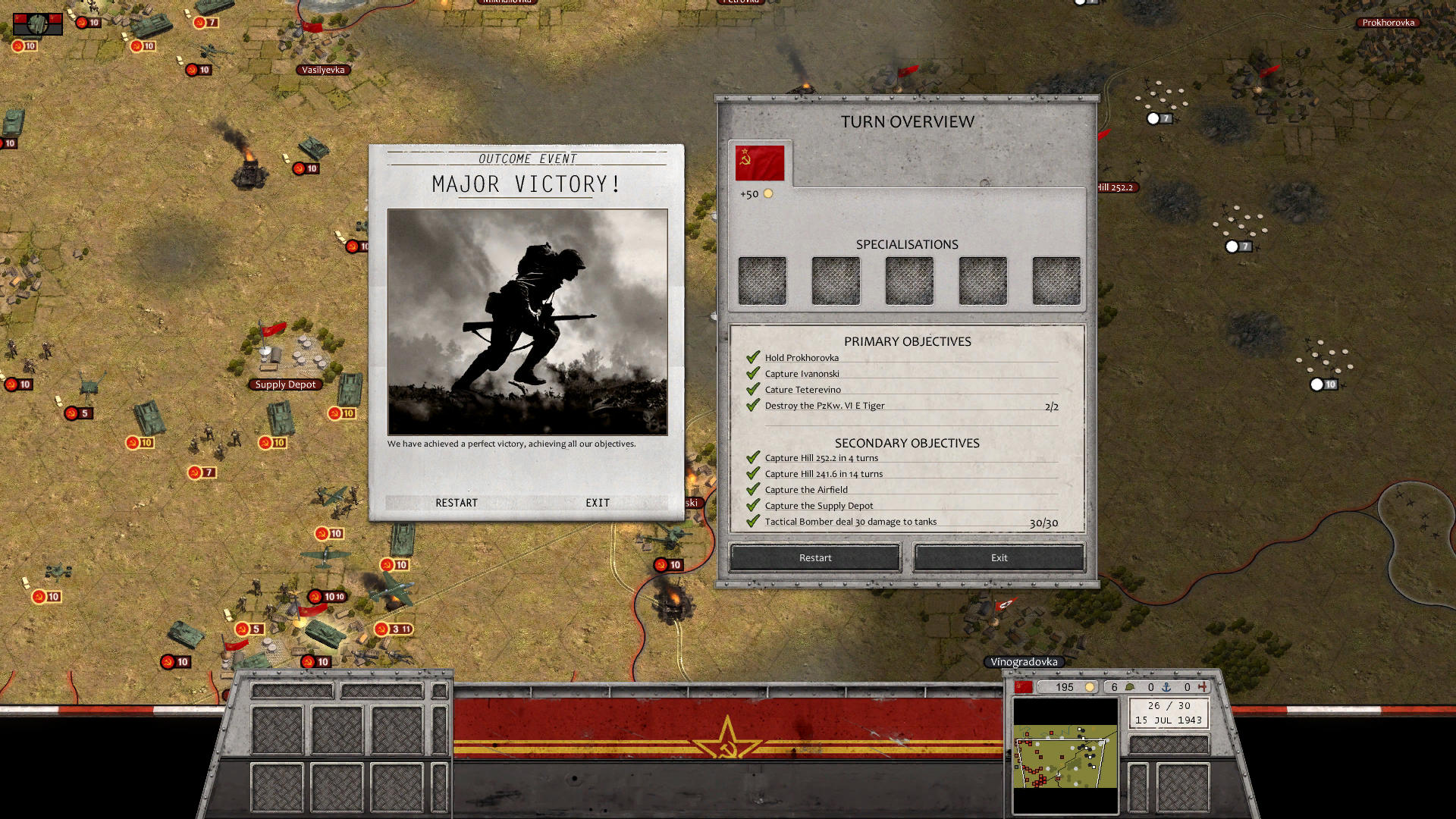Select the naval anchor icon in the bottom panel
Image resolution: width=1456 pixels, height=819 pixels.
tap(1167, 687)
